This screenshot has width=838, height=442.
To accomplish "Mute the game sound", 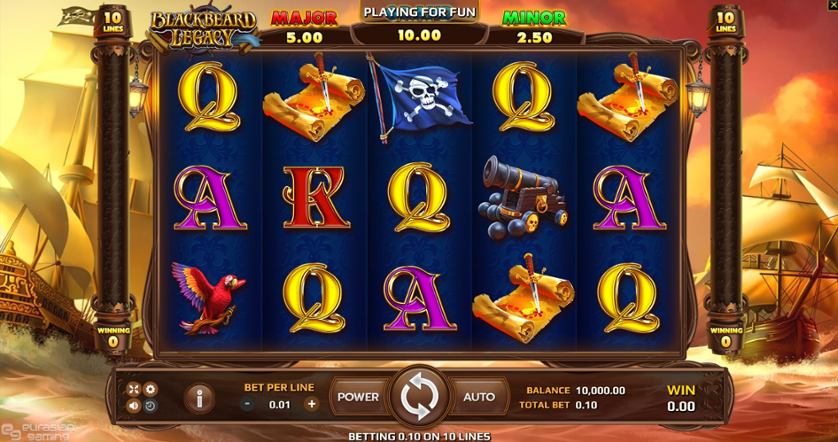I will pyautogui.click(x=134, y=406).
